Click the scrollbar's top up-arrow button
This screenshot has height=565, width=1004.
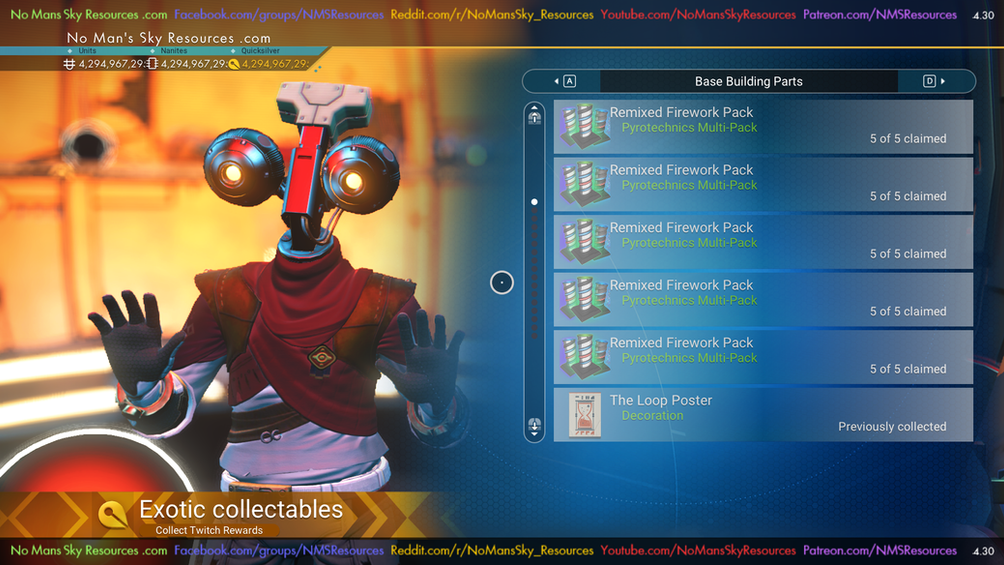coord(535,116)
